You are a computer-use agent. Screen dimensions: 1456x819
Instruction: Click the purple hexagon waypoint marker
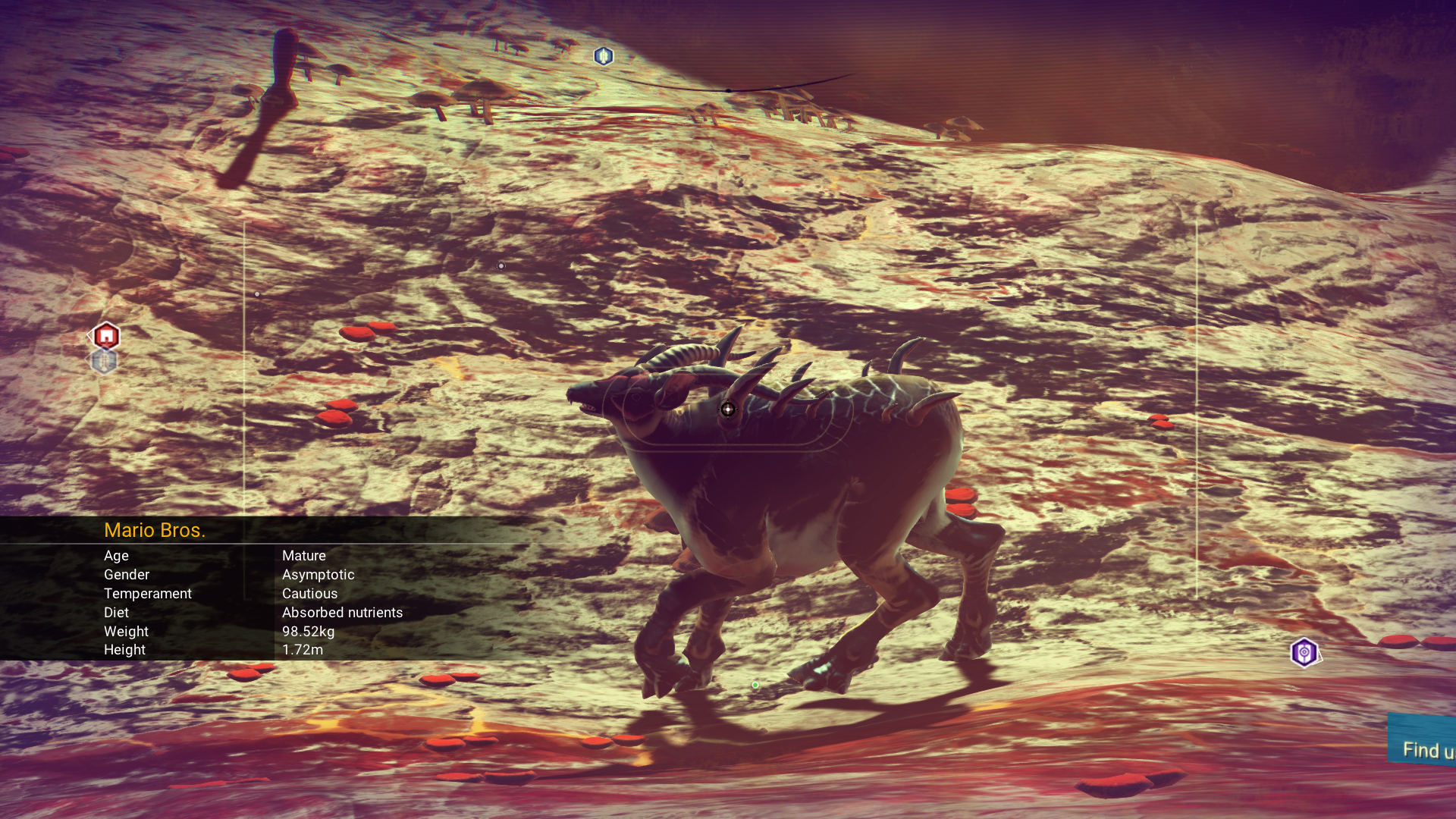(x=1304, y=652)
